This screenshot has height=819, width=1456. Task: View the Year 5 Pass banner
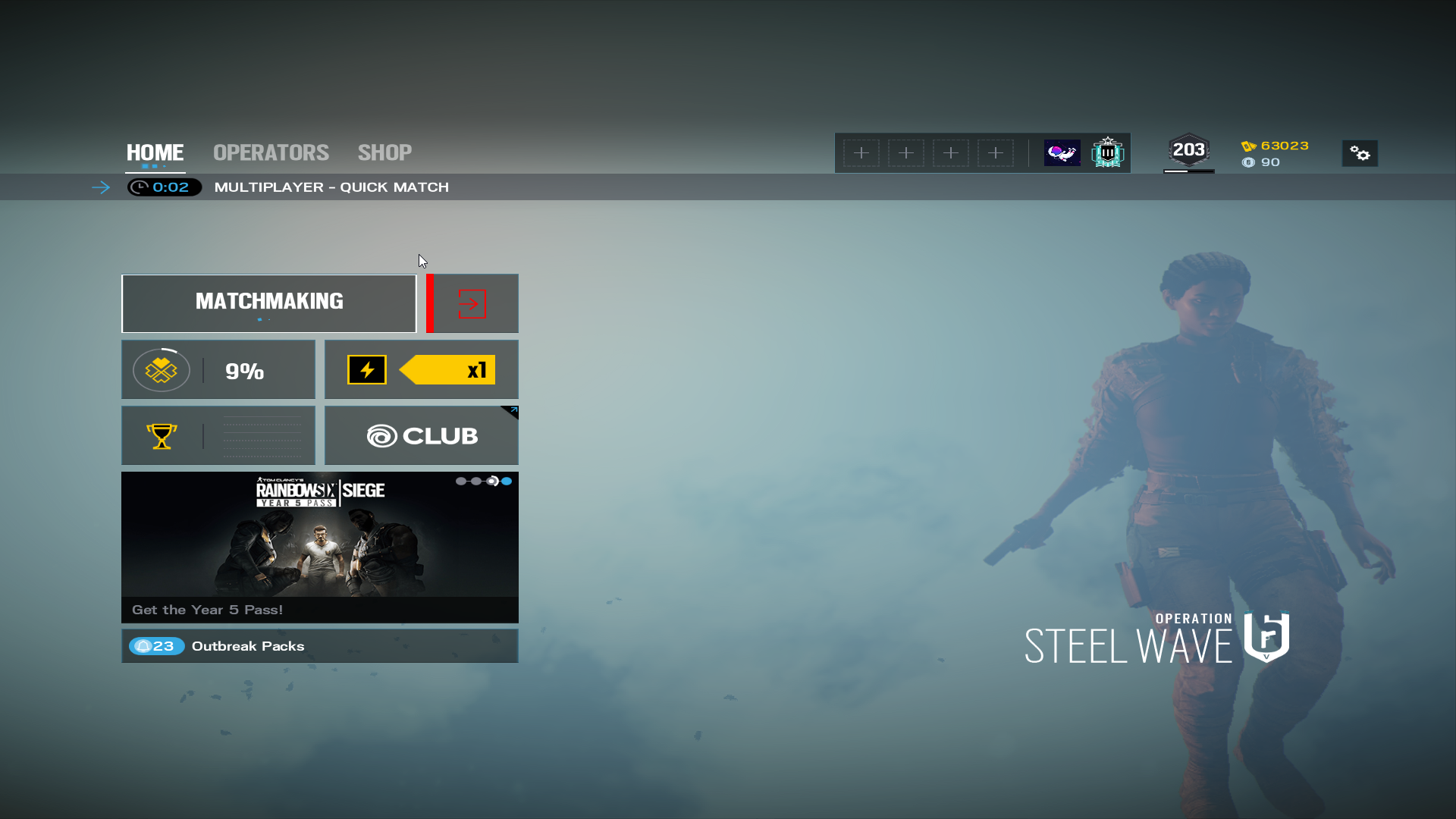pyautogui.click(x=319, y=547)
